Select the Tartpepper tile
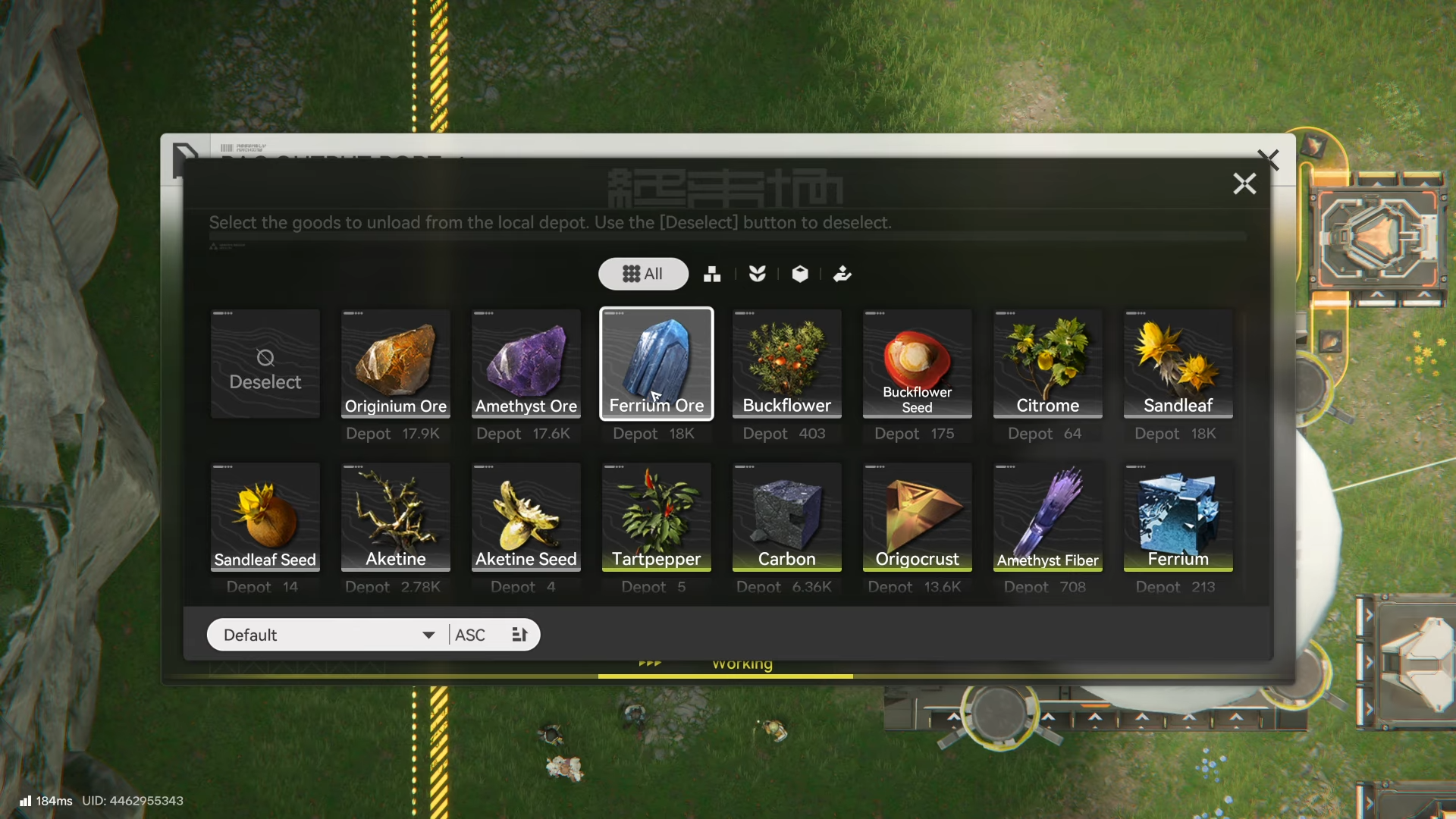Image resolution: width=1456 pixels, height=819 pixels. coord(657,517)
